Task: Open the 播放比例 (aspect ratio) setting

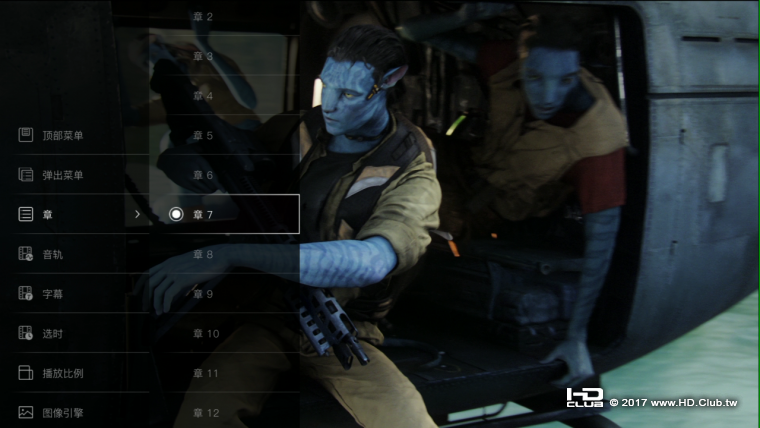Action: coord(63,373)
